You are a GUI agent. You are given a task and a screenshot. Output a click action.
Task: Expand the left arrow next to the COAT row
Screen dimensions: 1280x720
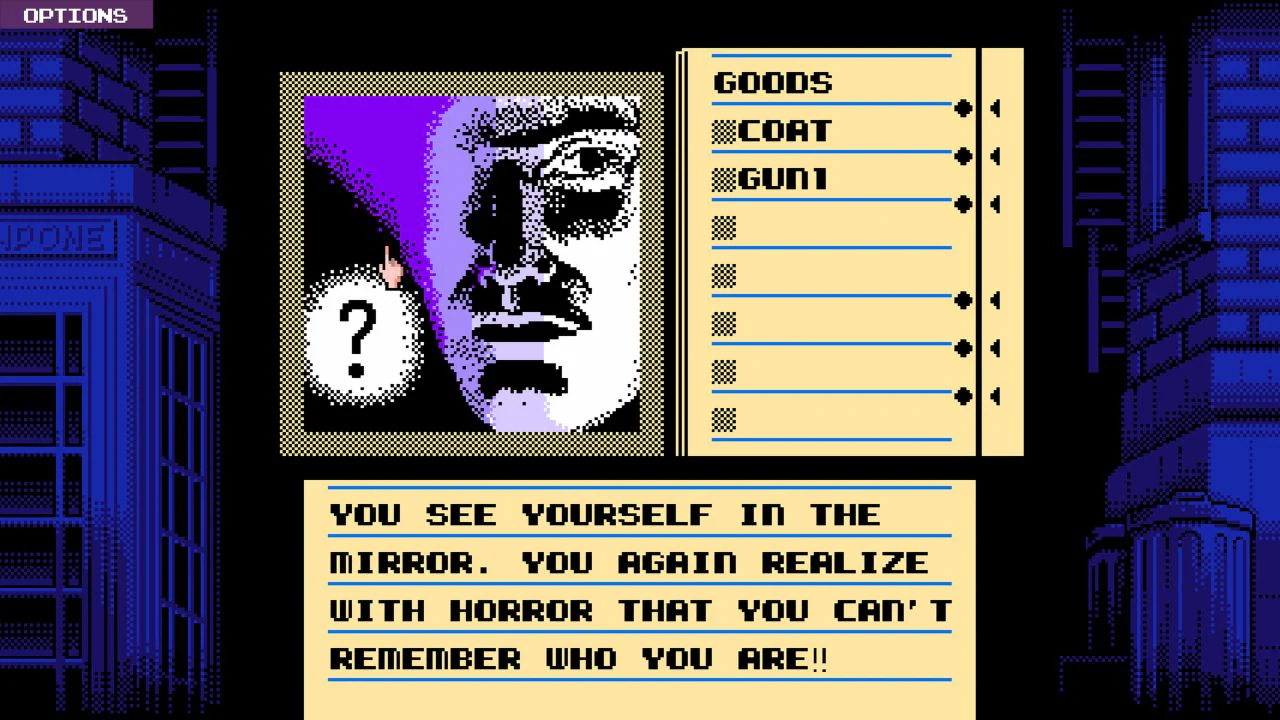(995, 157)
